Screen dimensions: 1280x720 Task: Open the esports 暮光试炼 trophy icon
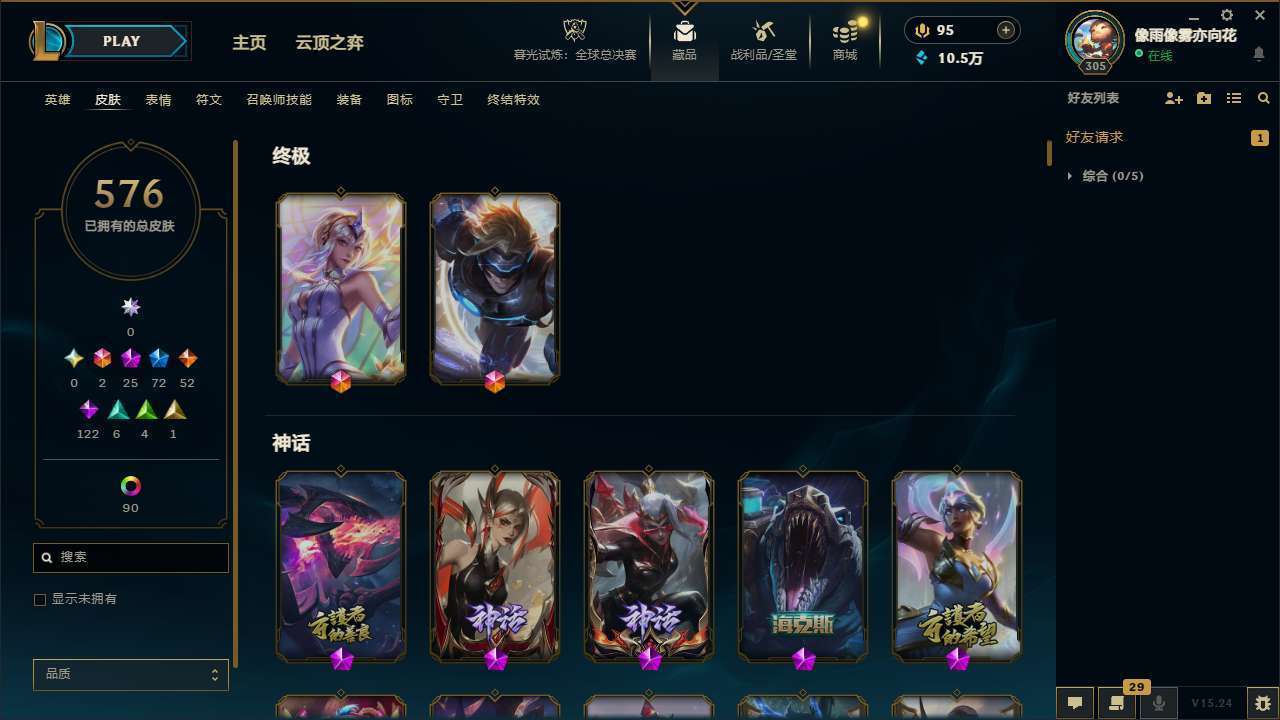tap(574, 30)
